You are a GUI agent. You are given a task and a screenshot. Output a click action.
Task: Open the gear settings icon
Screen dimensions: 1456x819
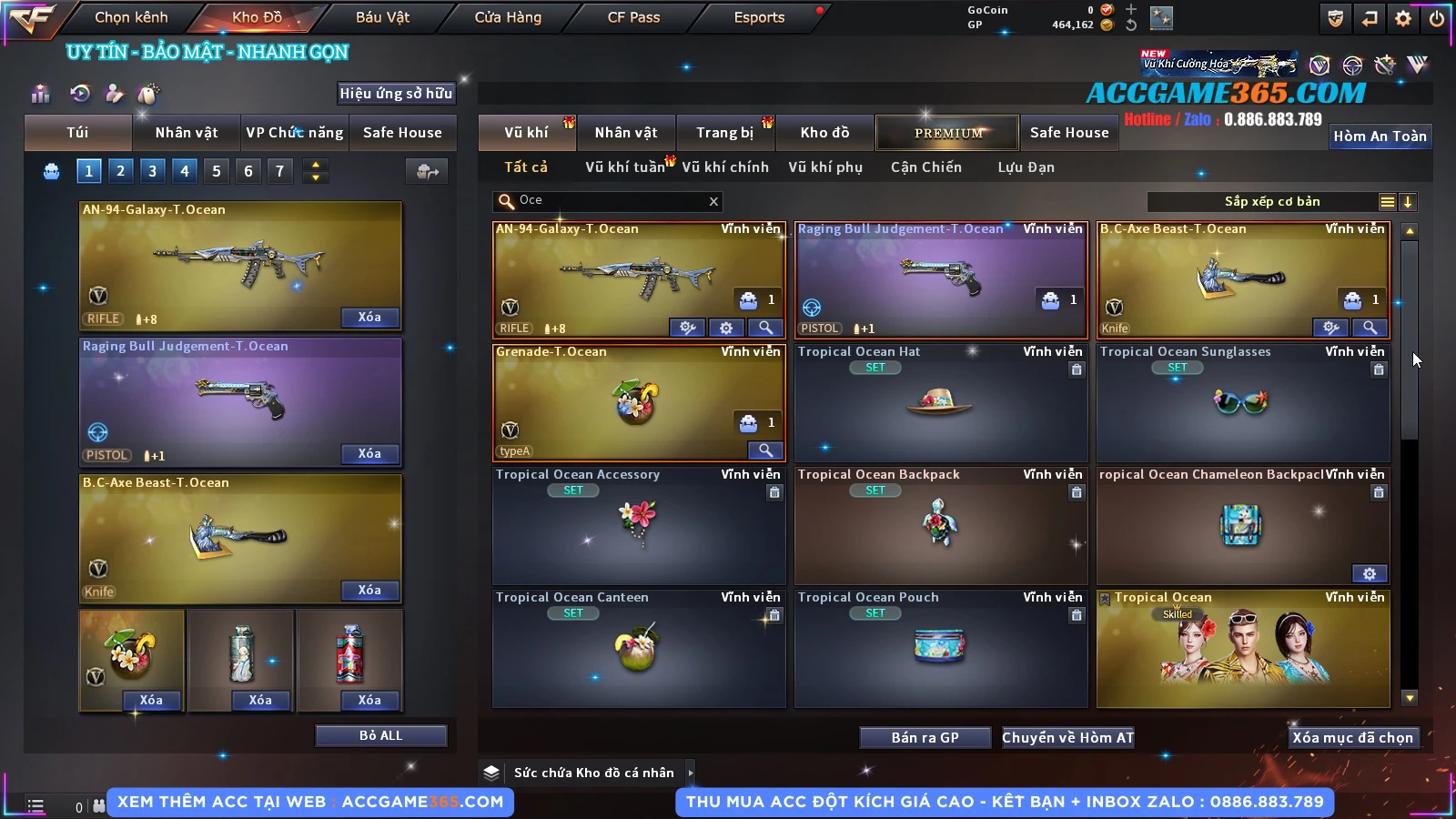pyautogui.click(x=1403, y=18)
